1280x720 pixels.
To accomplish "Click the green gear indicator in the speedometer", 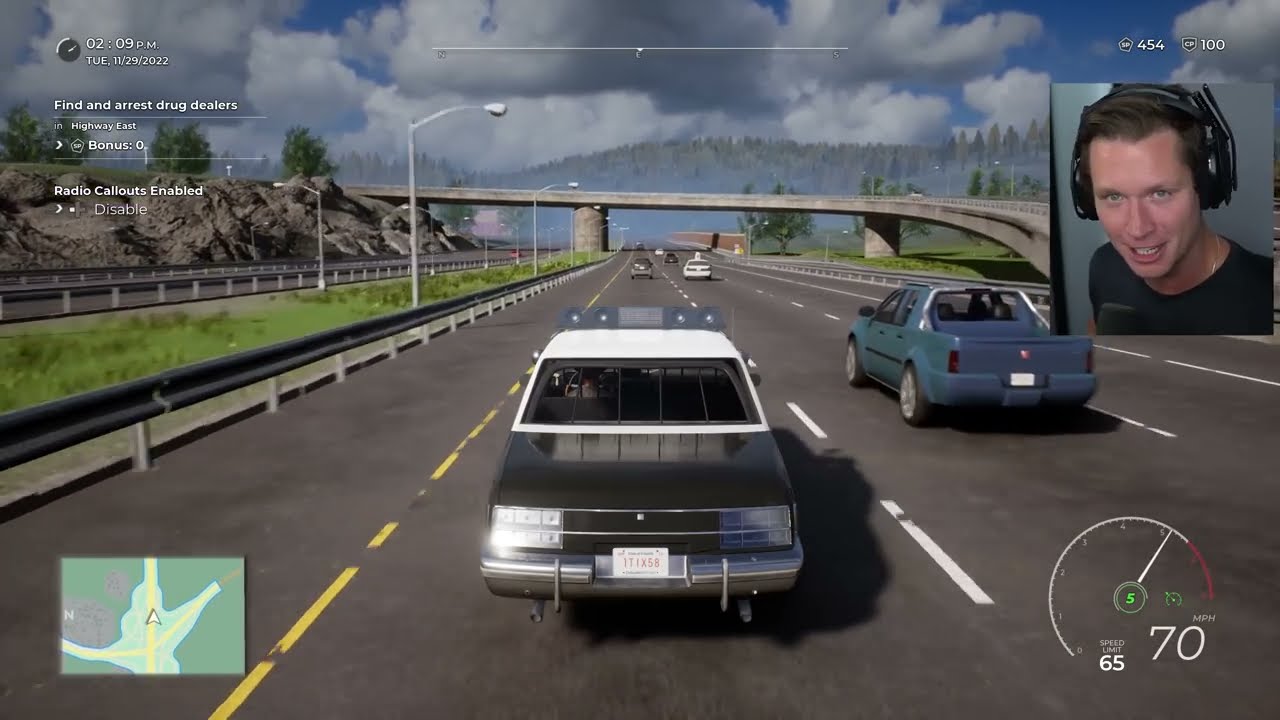I will (x=1129, y=598).
